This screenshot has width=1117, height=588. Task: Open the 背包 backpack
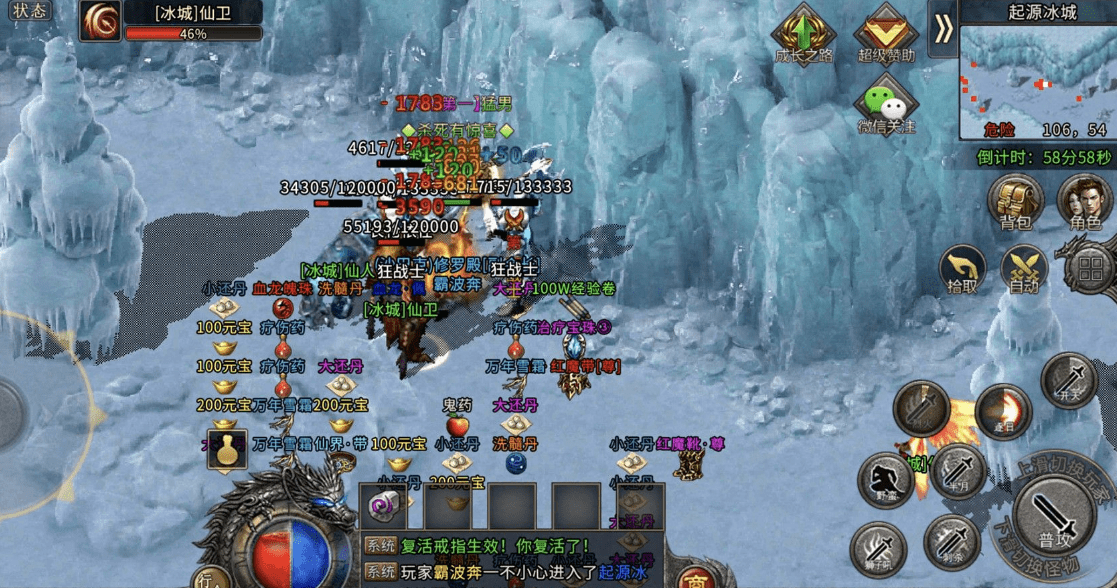(x=1016, y=201)
